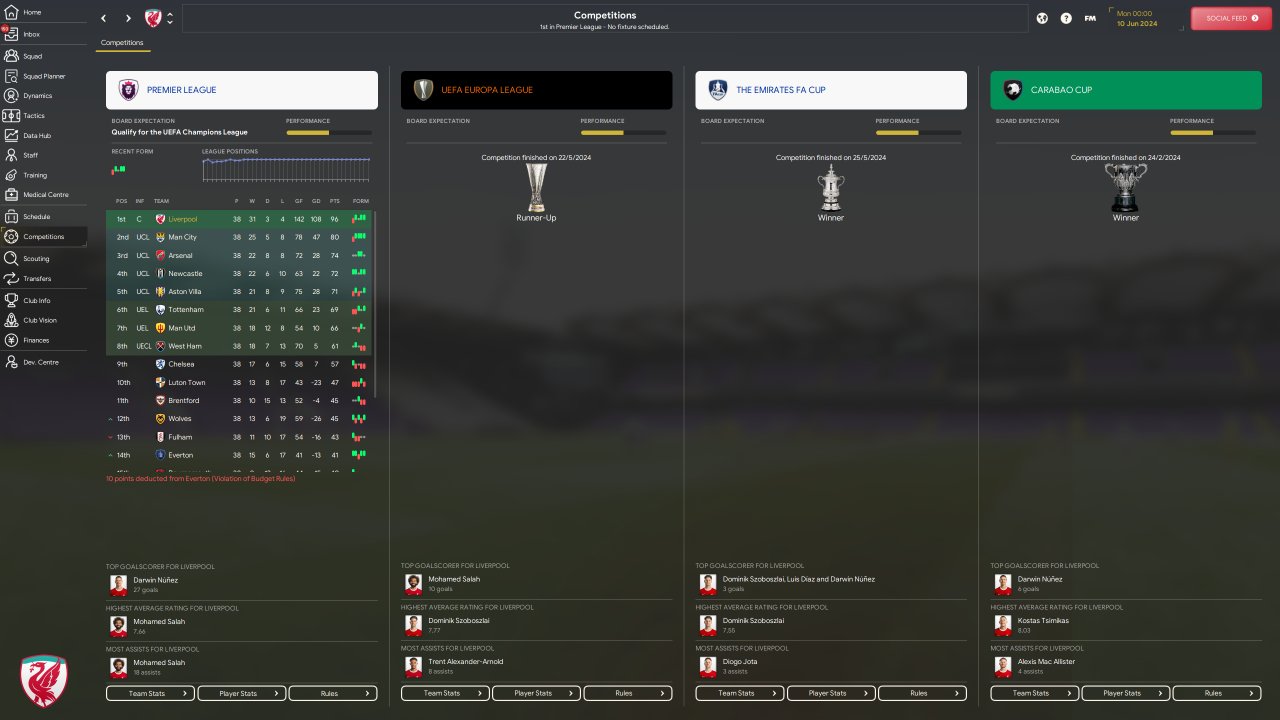
Task: Select Data Hub in the sidebar
Action: tap(36, 136)
